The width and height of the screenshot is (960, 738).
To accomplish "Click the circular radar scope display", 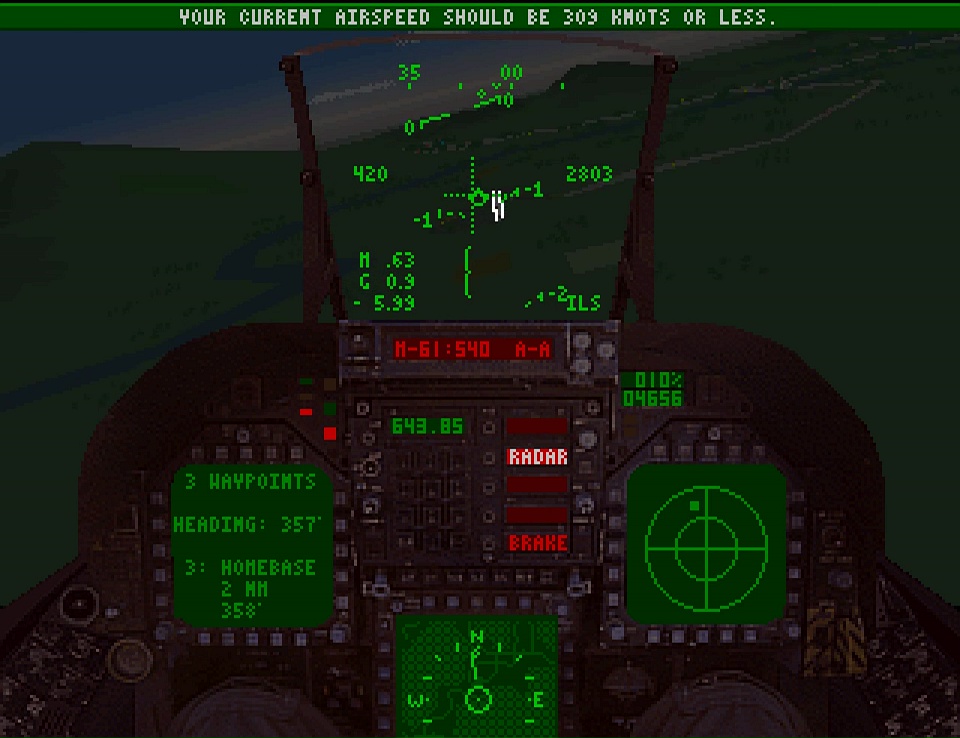I will 706,543.
